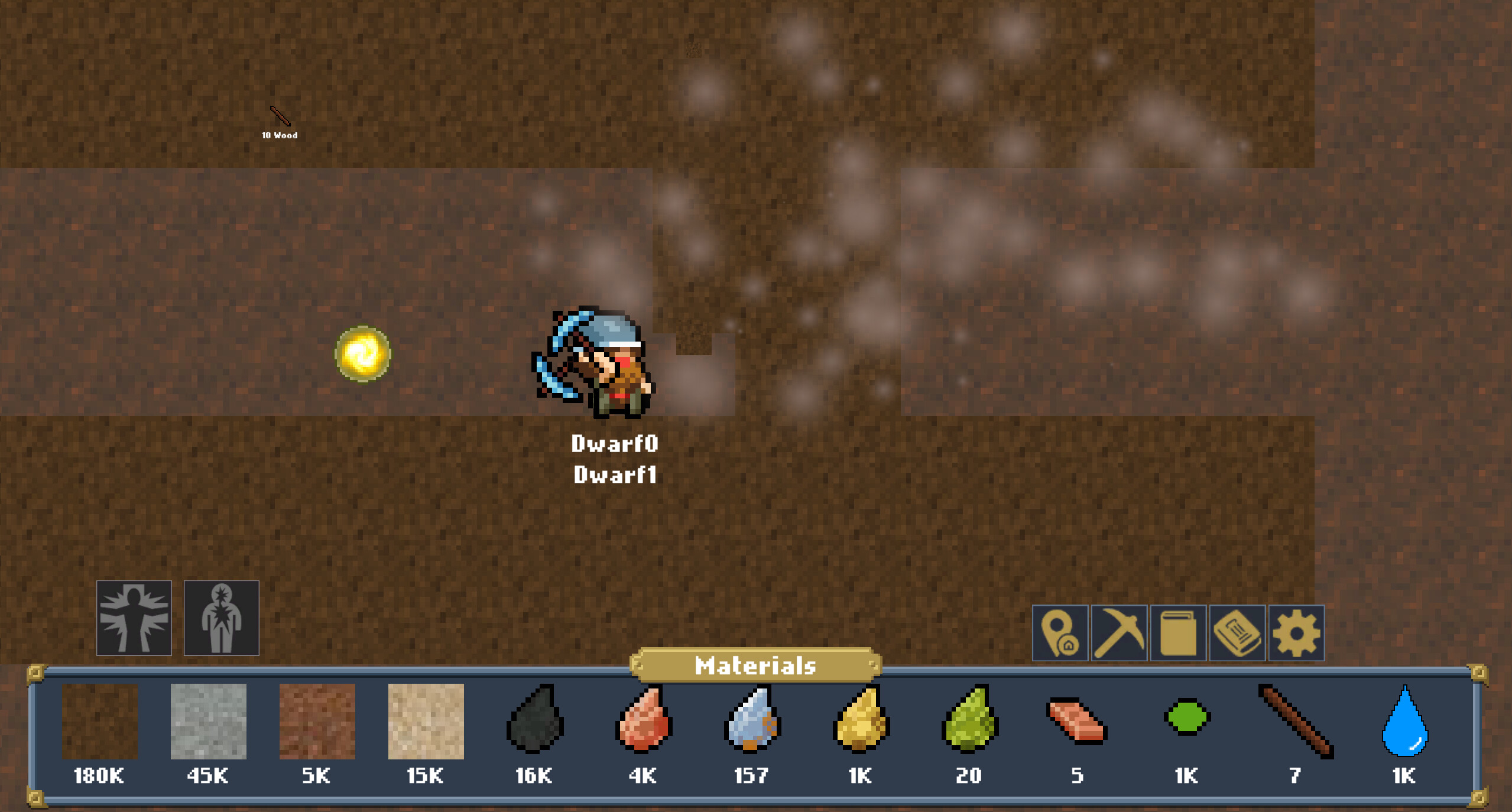Click the Materials panel title banner

point(755,666)
